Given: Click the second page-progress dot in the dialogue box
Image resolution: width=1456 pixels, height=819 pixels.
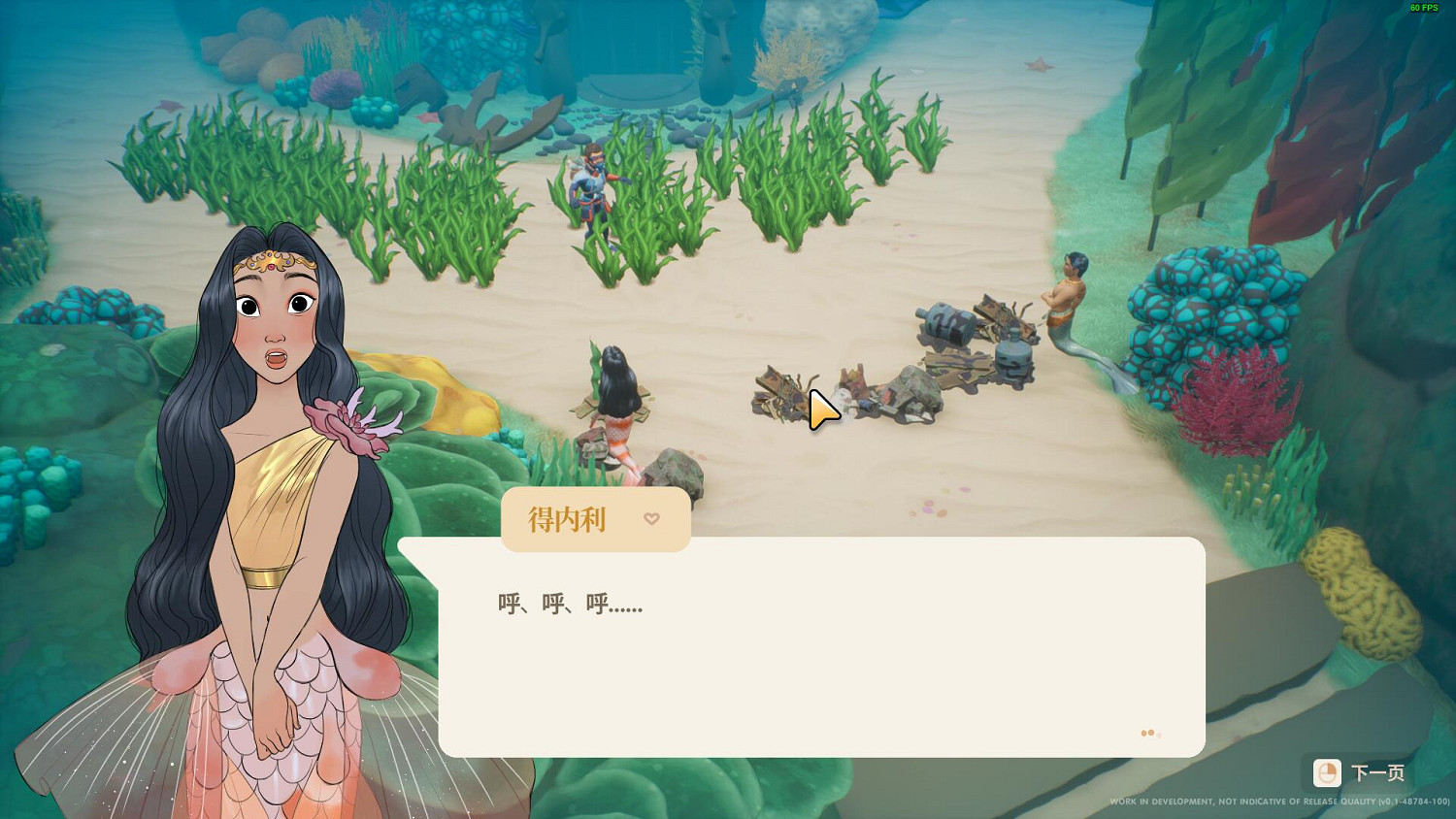Looking at the screenshot, I should (1151, 733).
